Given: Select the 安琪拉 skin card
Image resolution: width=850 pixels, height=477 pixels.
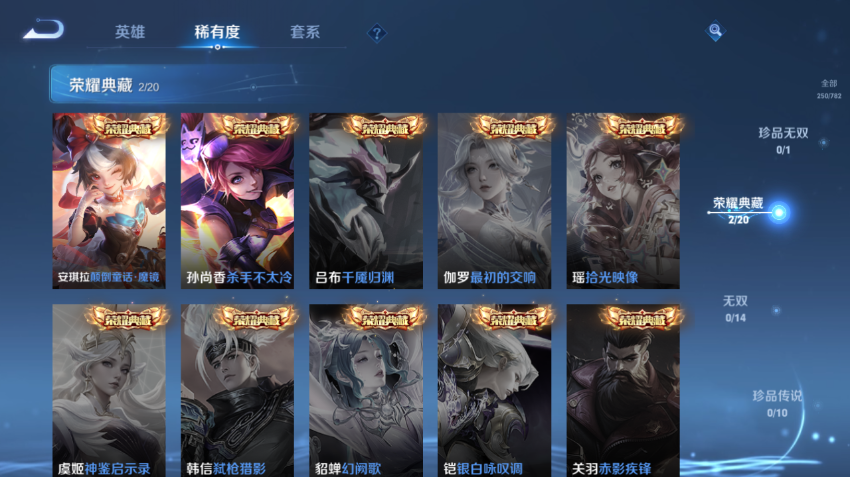Looking at the screenshot, I should click(109, 200).
